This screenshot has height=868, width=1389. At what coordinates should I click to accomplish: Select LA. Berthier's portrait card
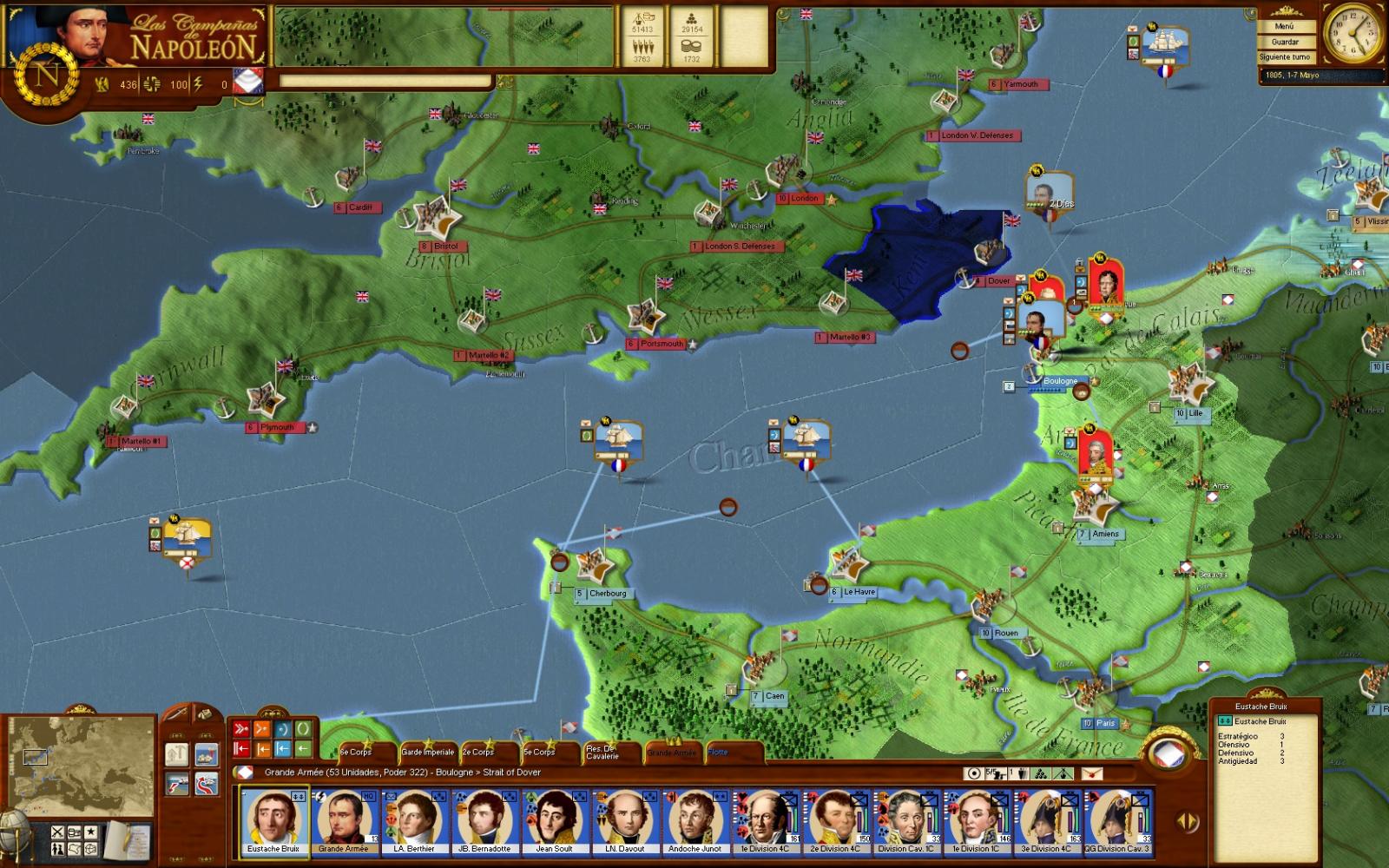pos(414,821)
